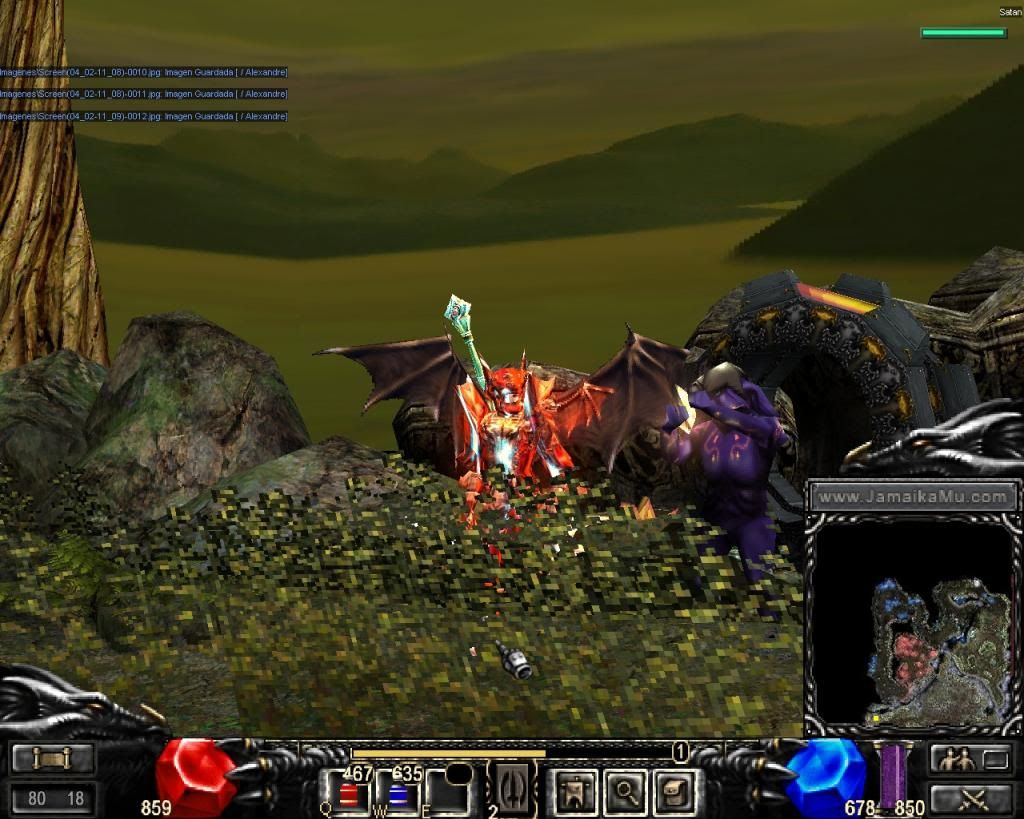Open the character armor window

pyautogui.click(x=573, y=792)
